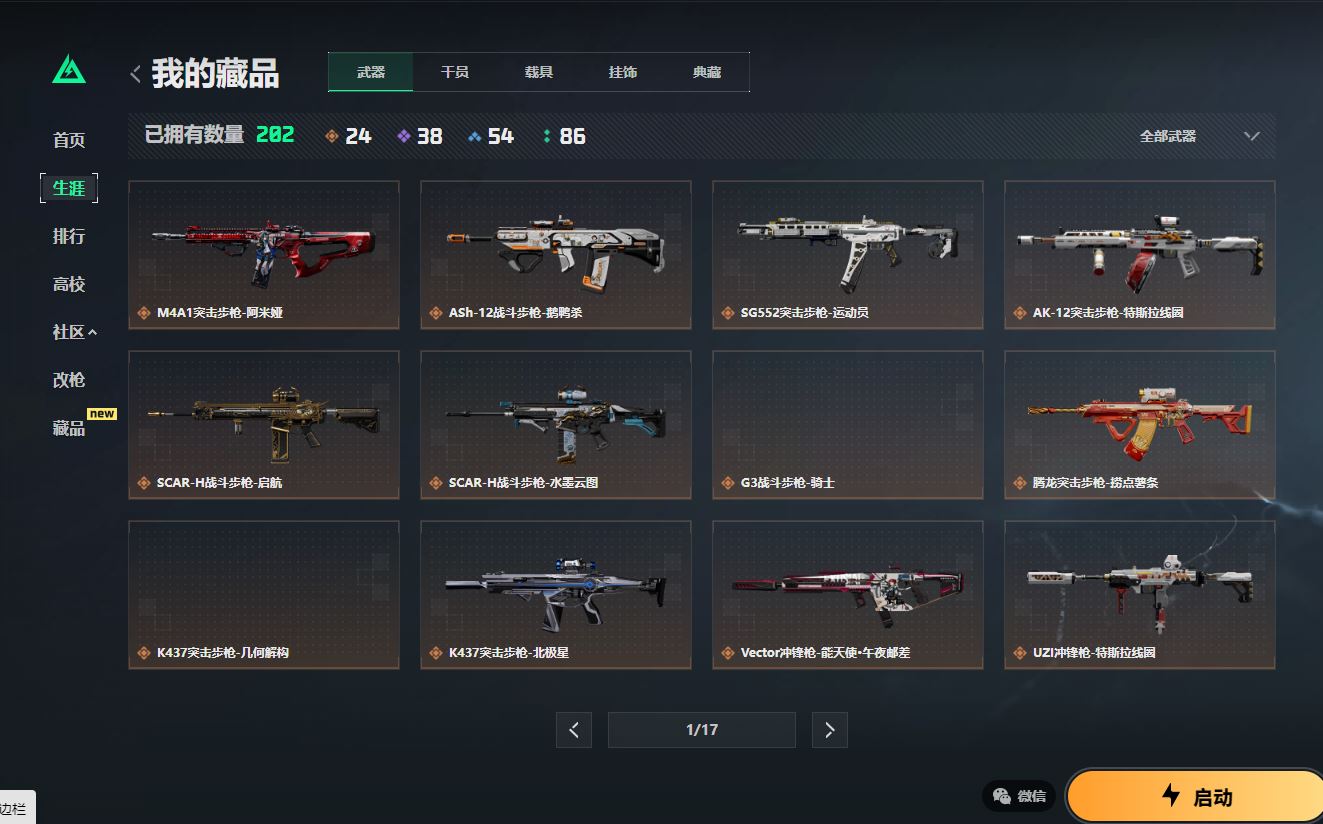Click the 启动 launch button
This screenshot has height=824, width=1323.
(x=1195, y=796)
